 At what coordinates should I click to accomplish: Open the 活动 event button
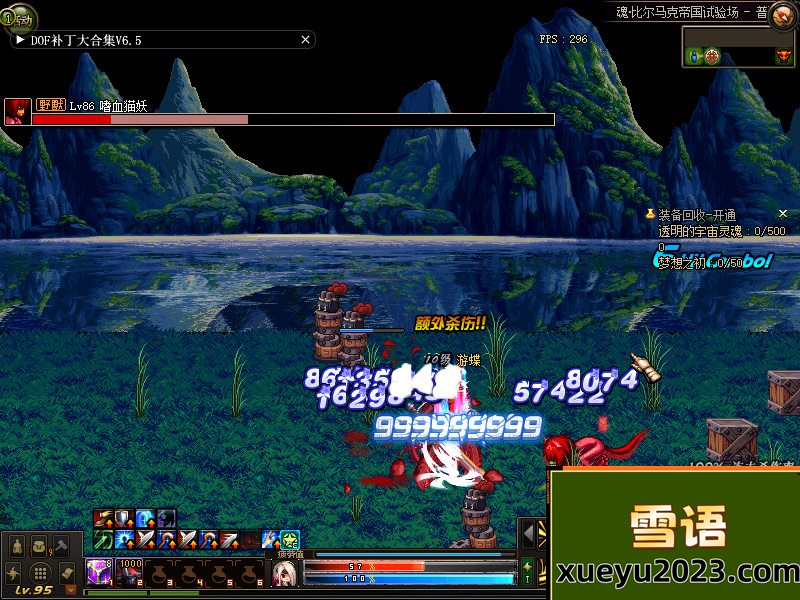click(x=17, y=17)
